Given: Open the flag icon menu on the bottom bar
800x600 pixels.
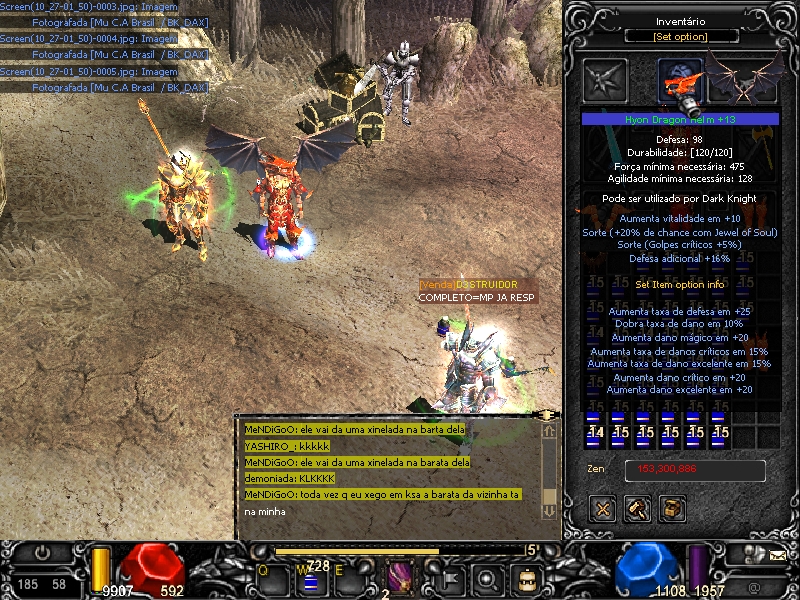Looking at the screenshot, I should pos(449,578).
